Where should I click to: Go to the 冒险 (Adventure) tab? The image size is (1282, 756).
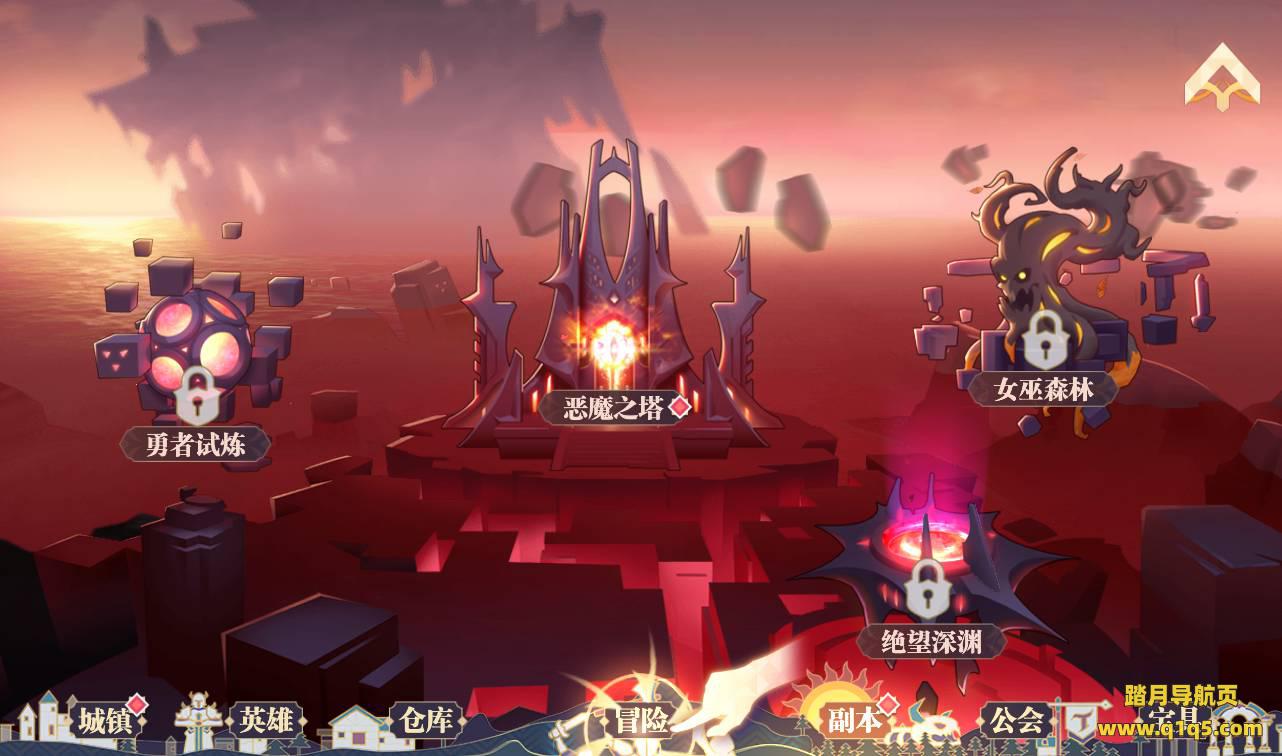pos(641,720)
